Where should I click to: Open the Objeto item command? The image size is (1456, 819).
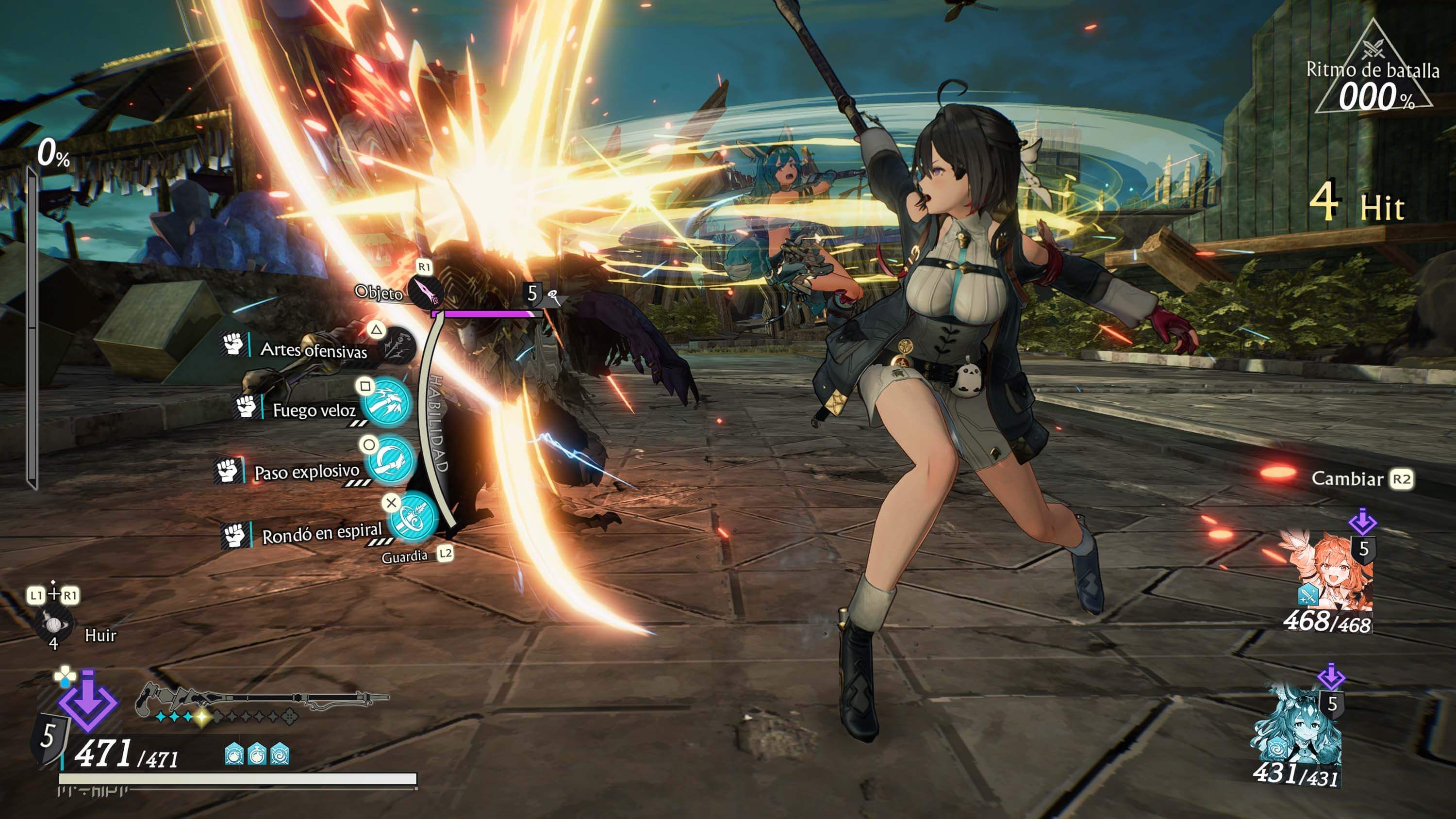(426, 292)
